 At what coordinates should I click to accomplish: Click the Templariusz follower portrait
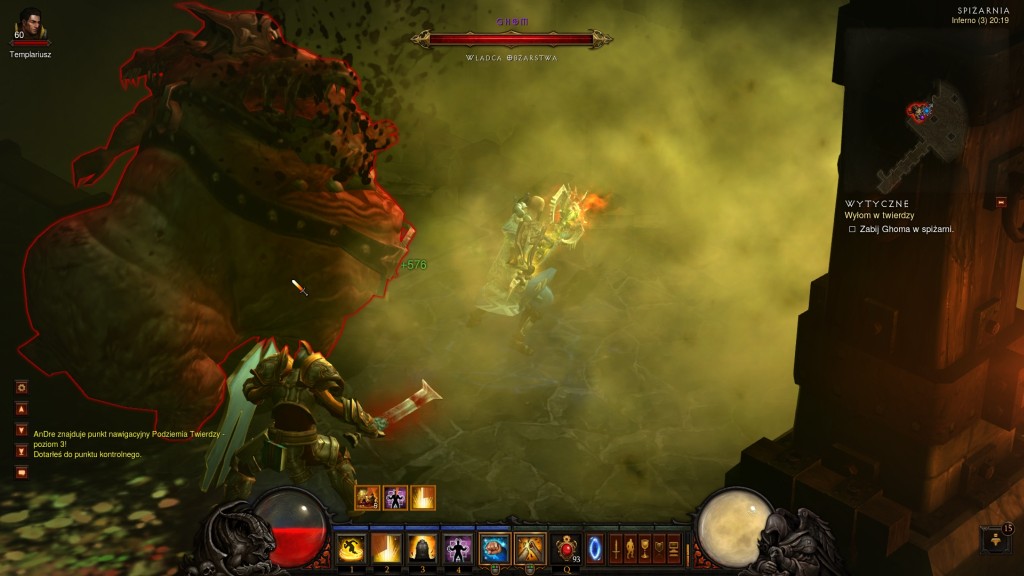(x=30, y=24)
